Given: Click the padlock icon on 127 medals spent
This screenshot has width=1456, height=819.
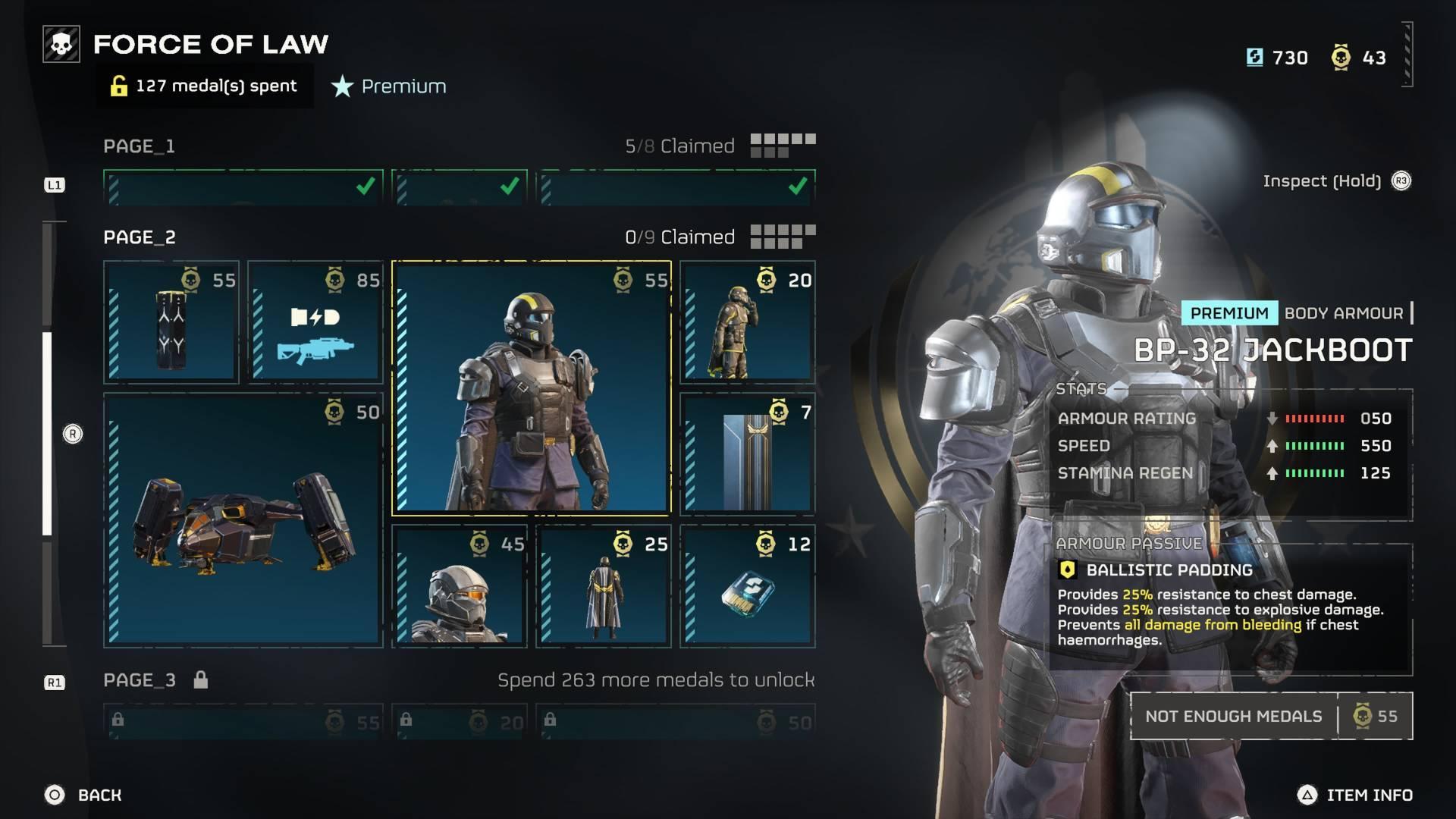Looking at the screenshot, I should click(118, 86).
